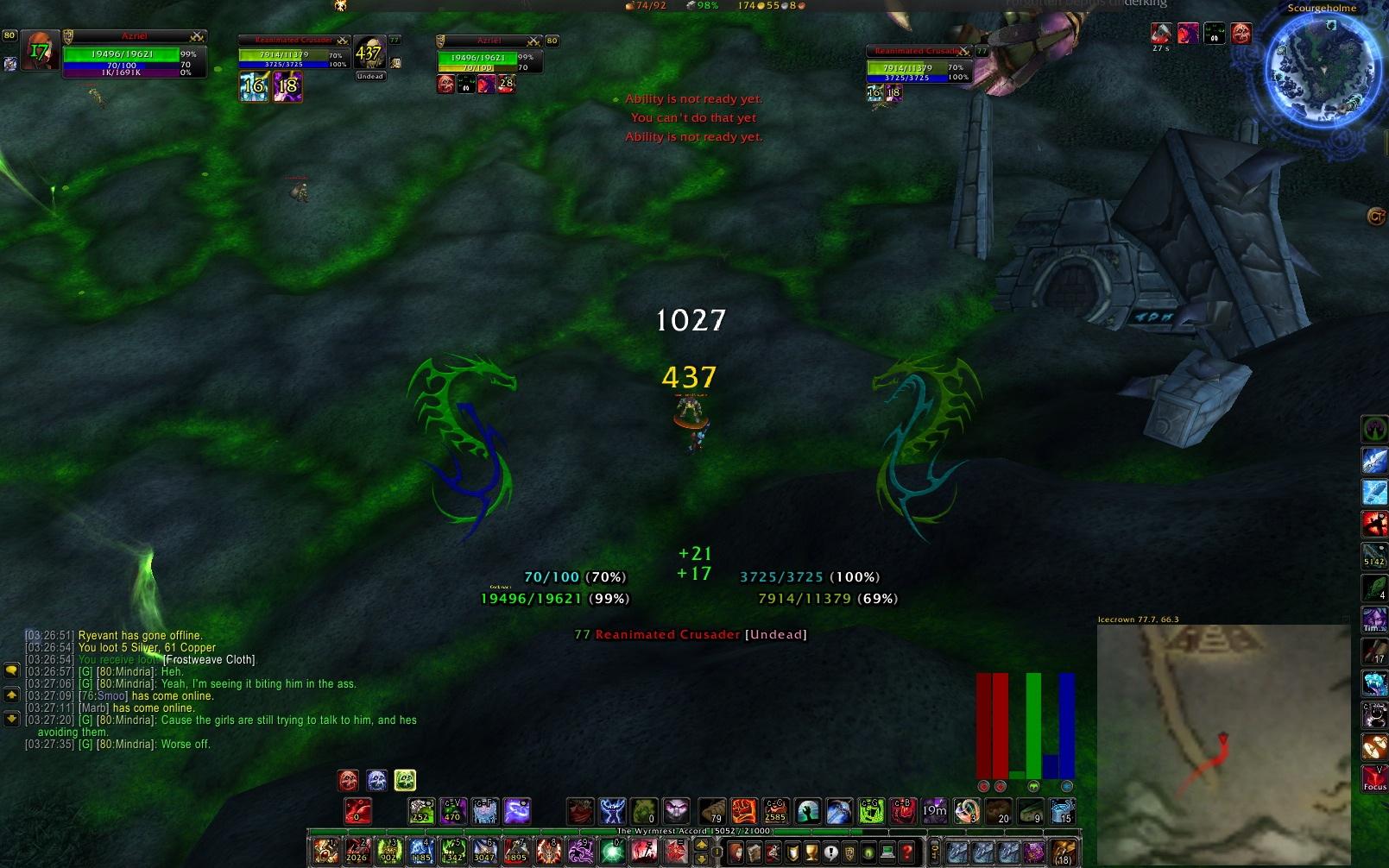The width and height of the screenshot is (1389, 868).
Task: Use the action bar slot 1 ability
Action: pyautogui.click(x=325, y=852)
